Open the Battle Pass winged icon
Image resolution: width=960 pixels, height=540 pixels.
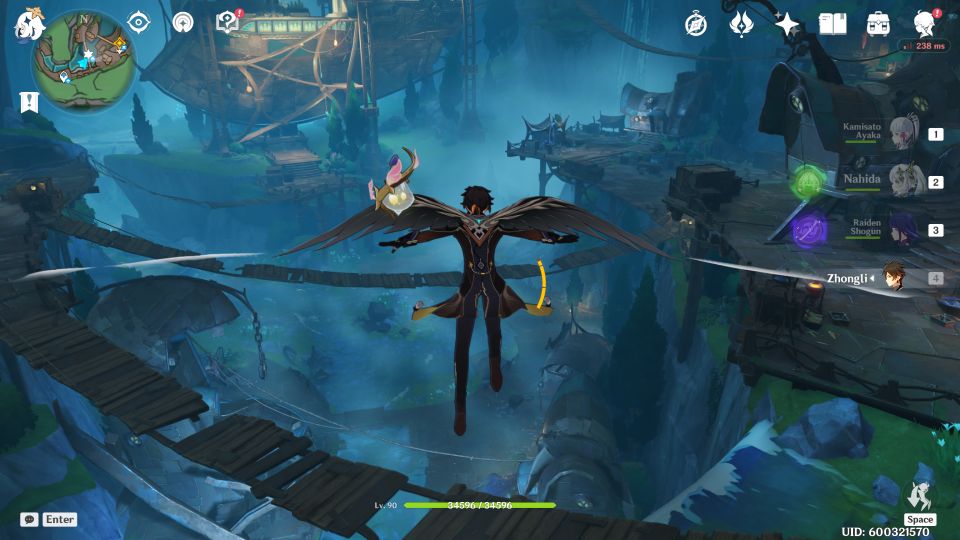pos(741,25)
